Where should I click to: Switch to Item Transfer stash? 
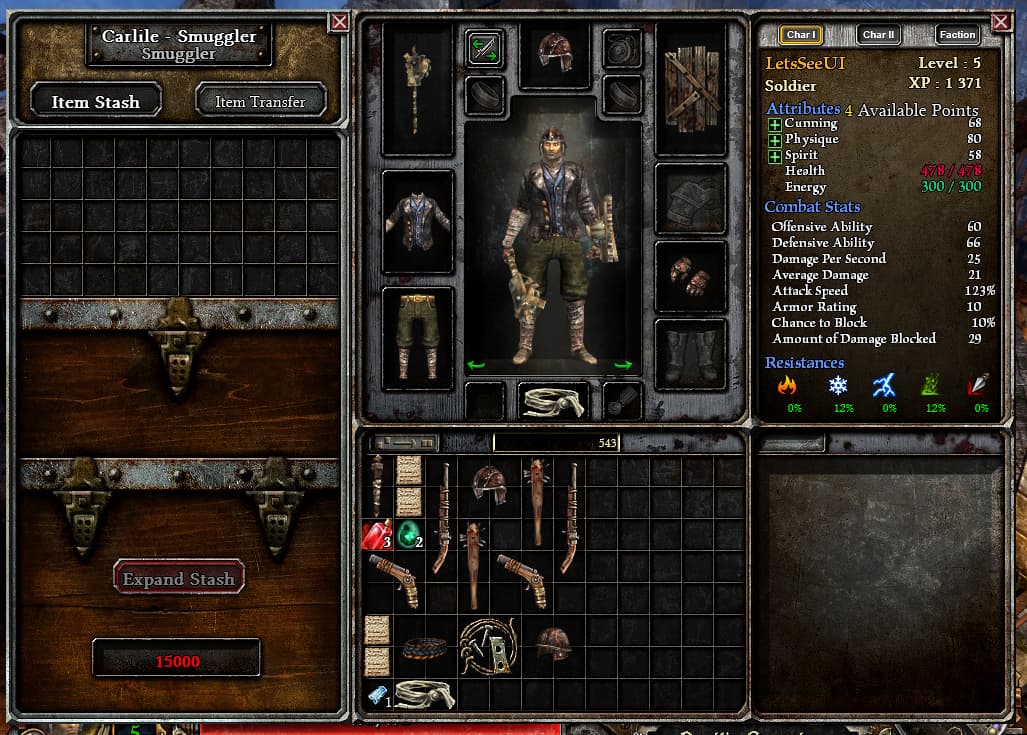click(259, 101)
